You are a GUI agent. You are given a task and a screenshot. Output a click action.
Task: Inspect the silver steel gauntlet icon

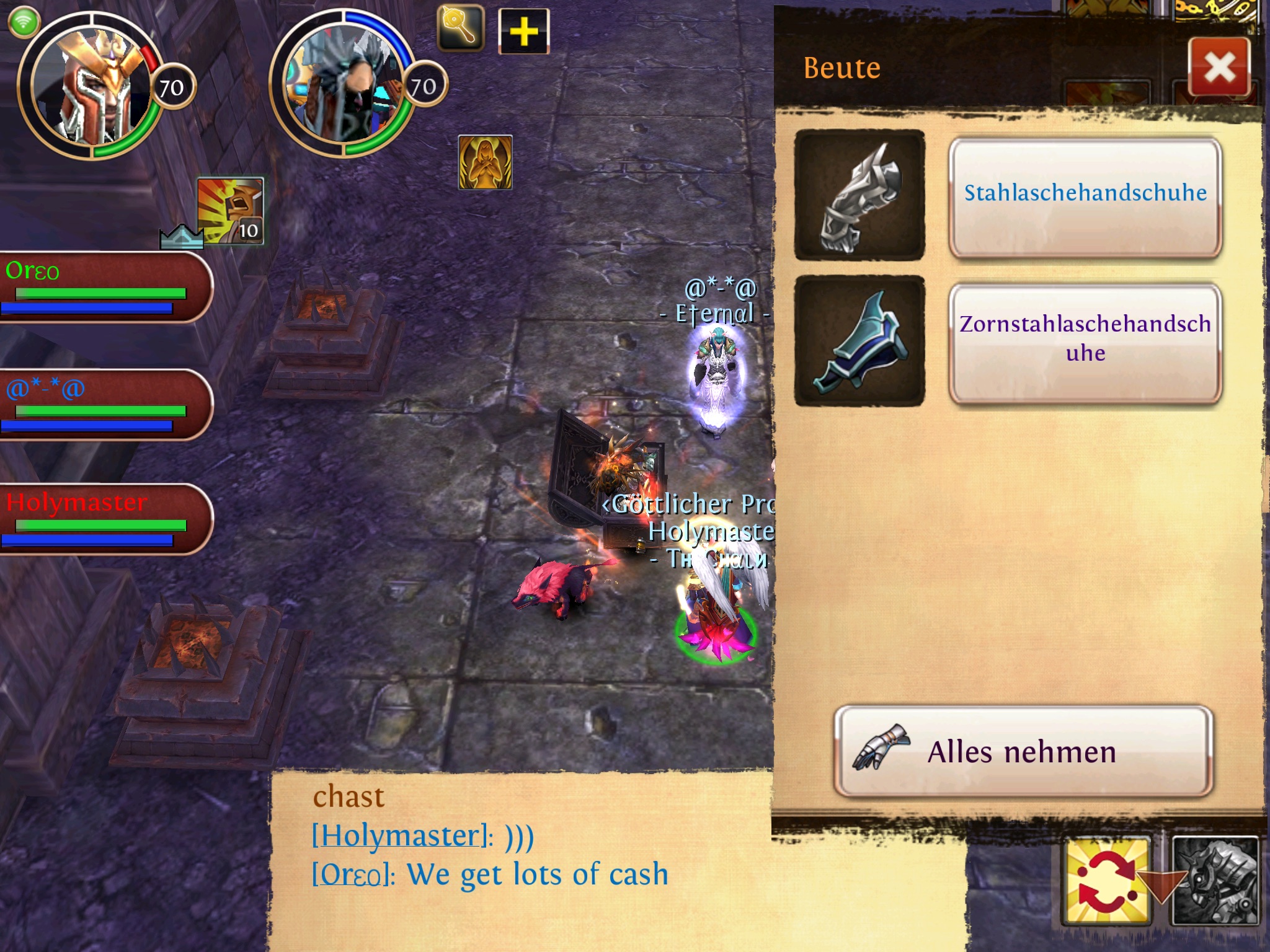pyautogui.click(x=859, y=195)
